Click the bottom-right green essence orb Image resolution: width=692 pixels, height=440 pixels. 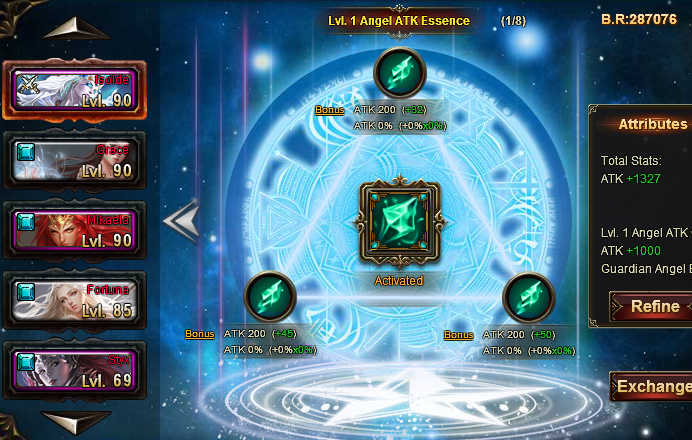529,297
